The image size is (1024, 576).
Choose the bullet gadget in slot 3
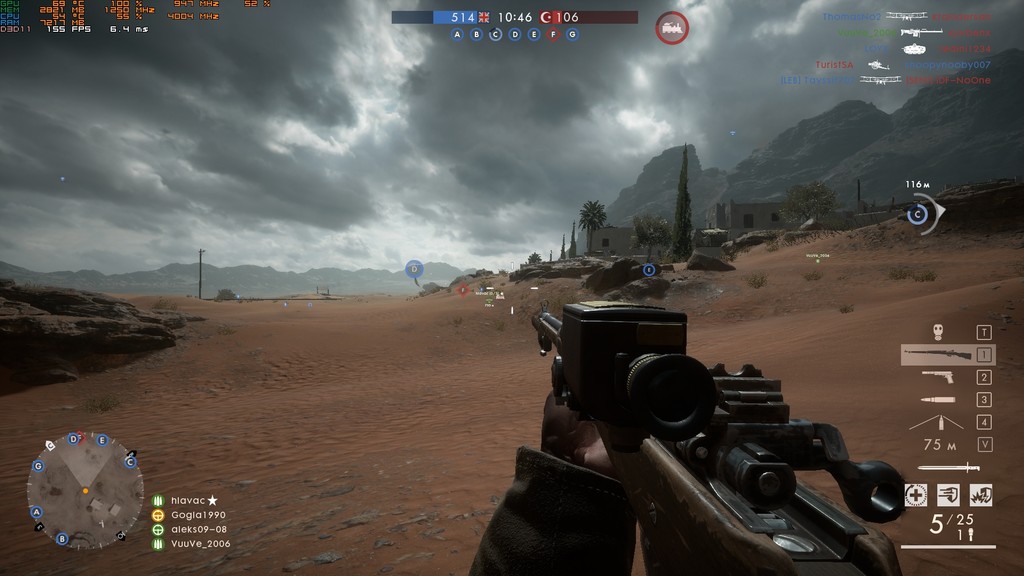[937, 400]
